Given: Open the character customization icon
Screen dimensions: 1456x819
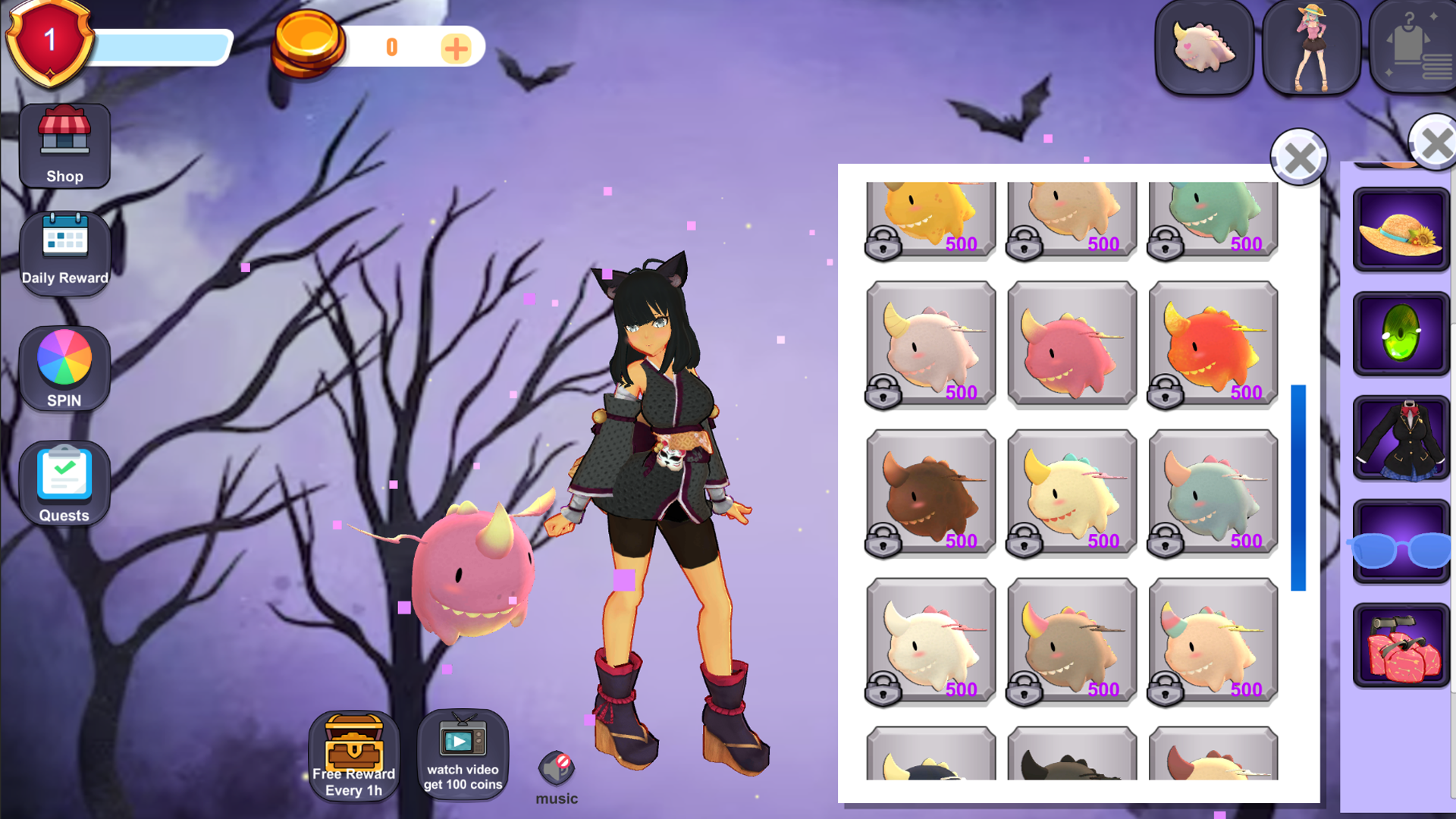Looking at the screenshot, I should click(x=1311, y=47).
